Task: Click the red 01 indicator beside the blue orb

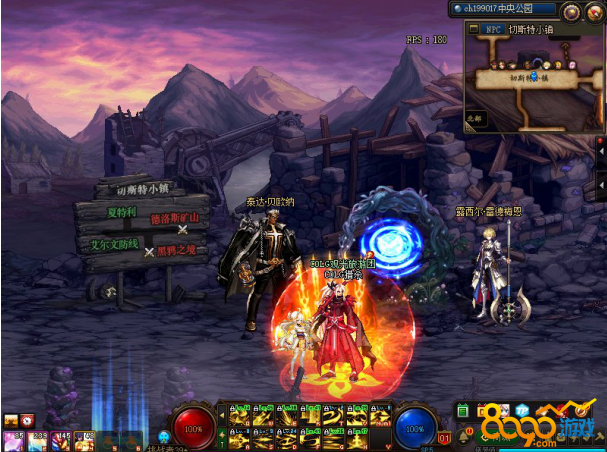Action: 446,437
